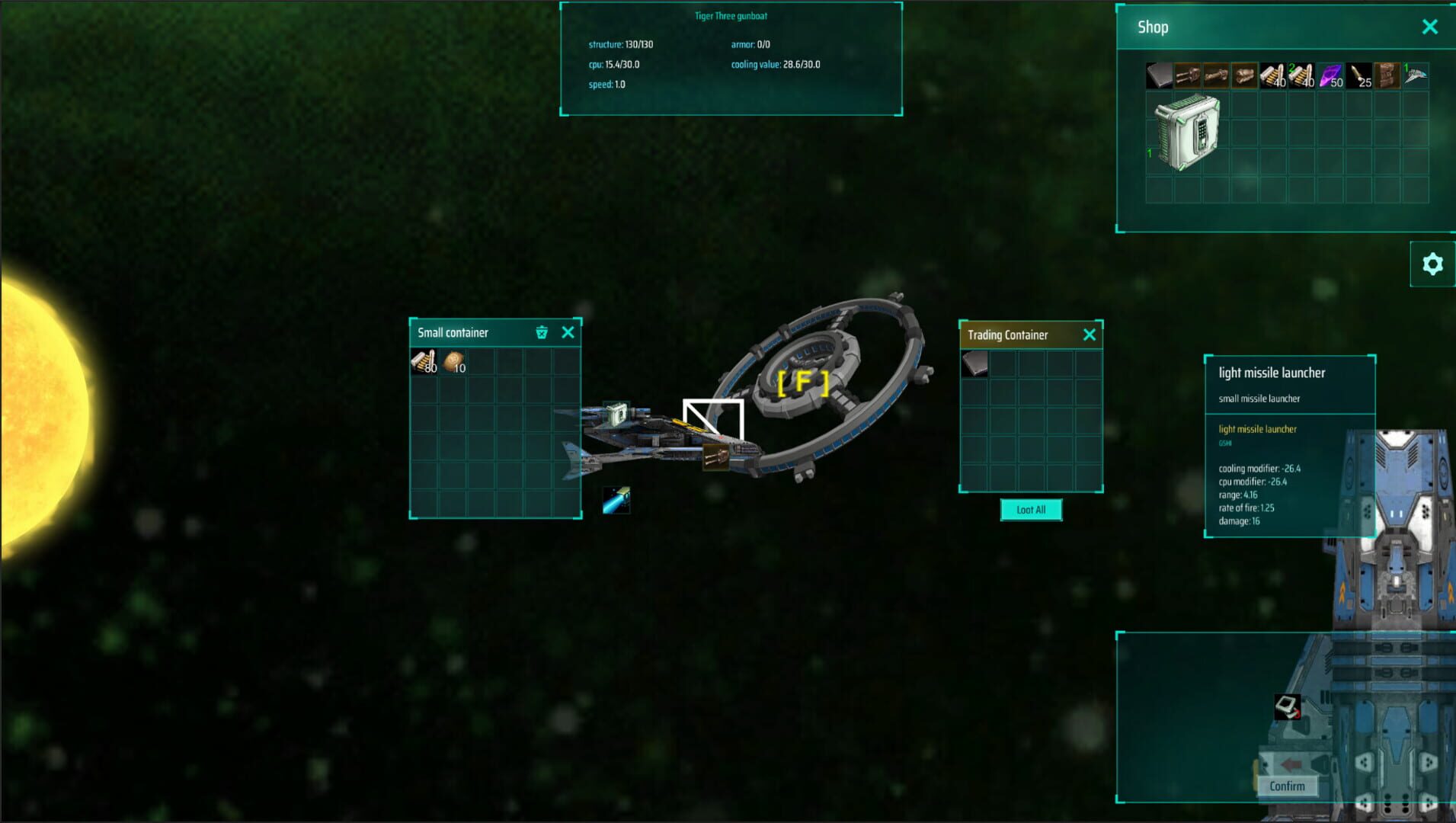Select the scrap metal item in the Shop
This screenshot has width=1456, height=823.
click(x=1388, y=76)
